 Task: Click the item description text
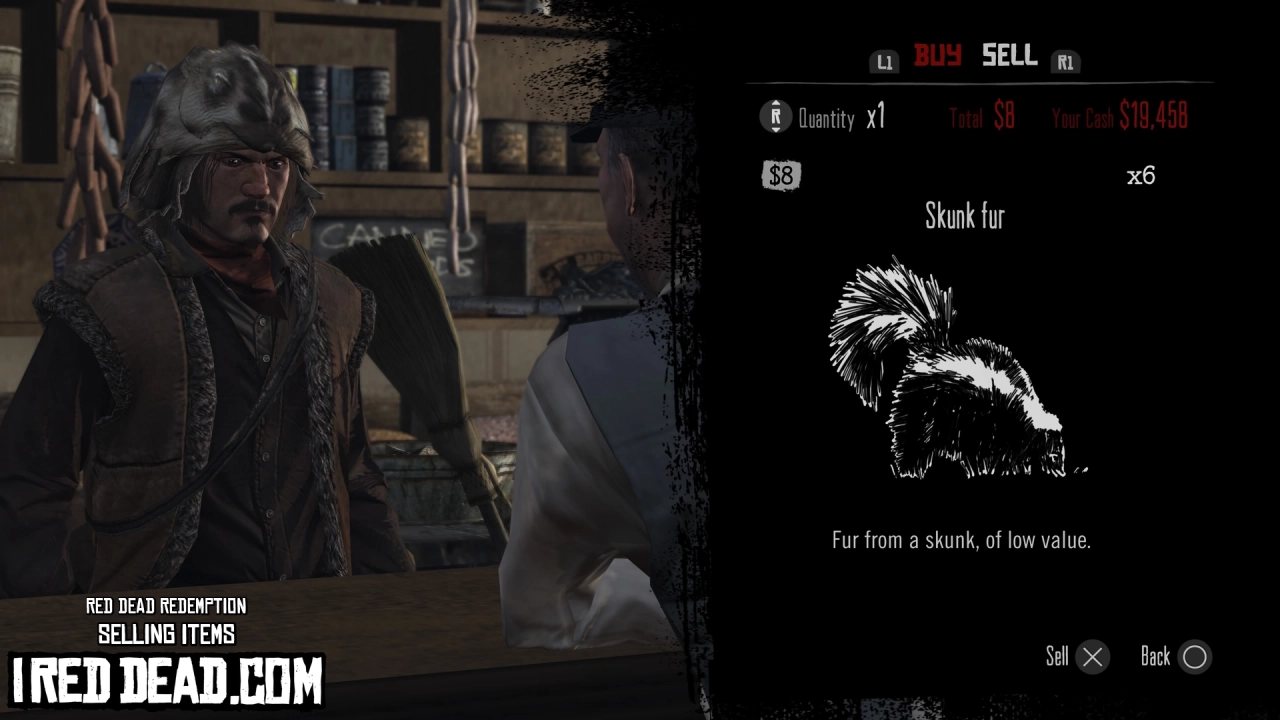(x=963, y=541)
